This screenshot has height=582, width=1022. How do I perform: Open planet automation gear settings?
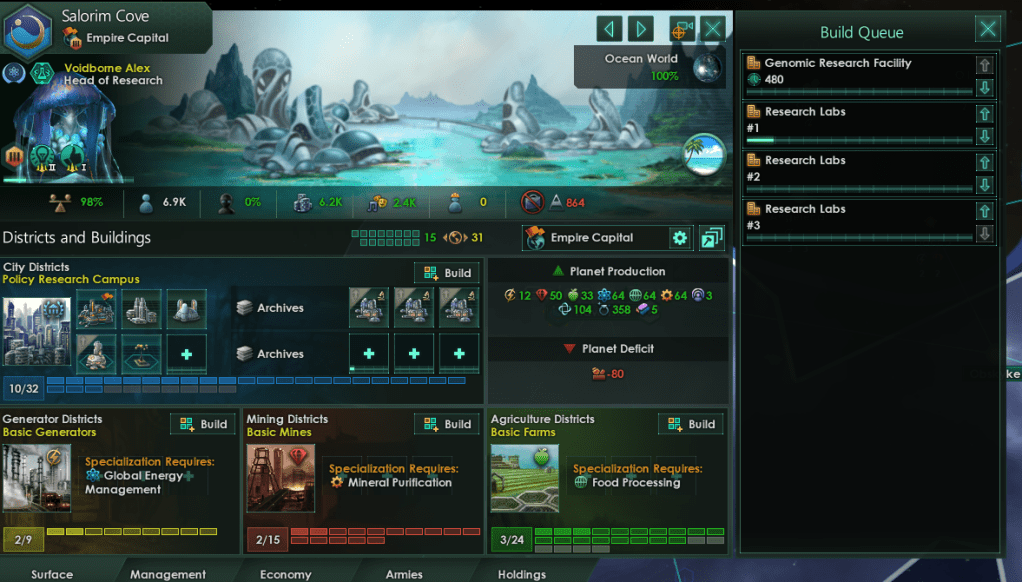[680, 238]
